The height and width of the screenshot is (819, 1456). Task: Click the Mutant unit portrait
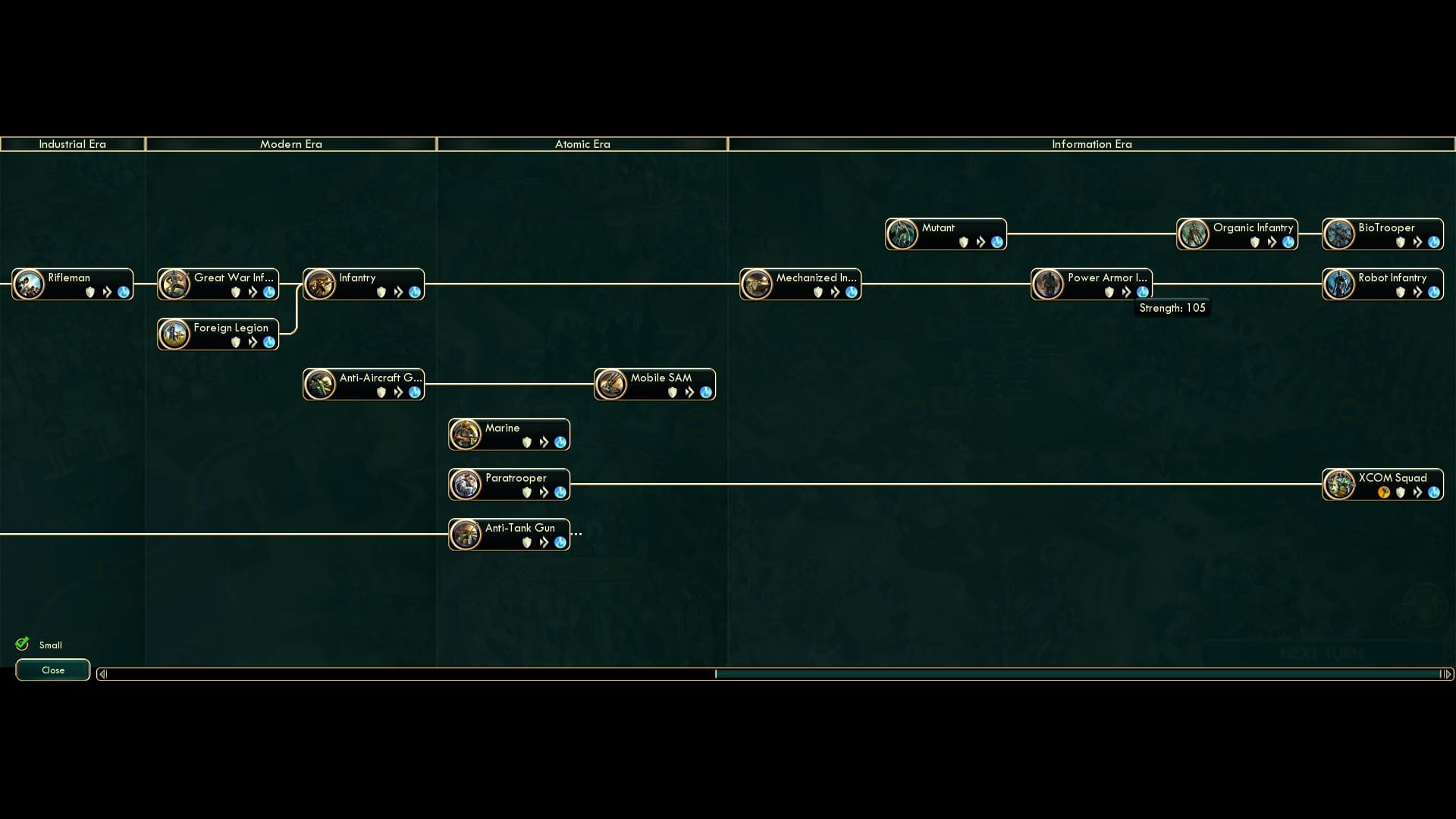tap(902, 234)
